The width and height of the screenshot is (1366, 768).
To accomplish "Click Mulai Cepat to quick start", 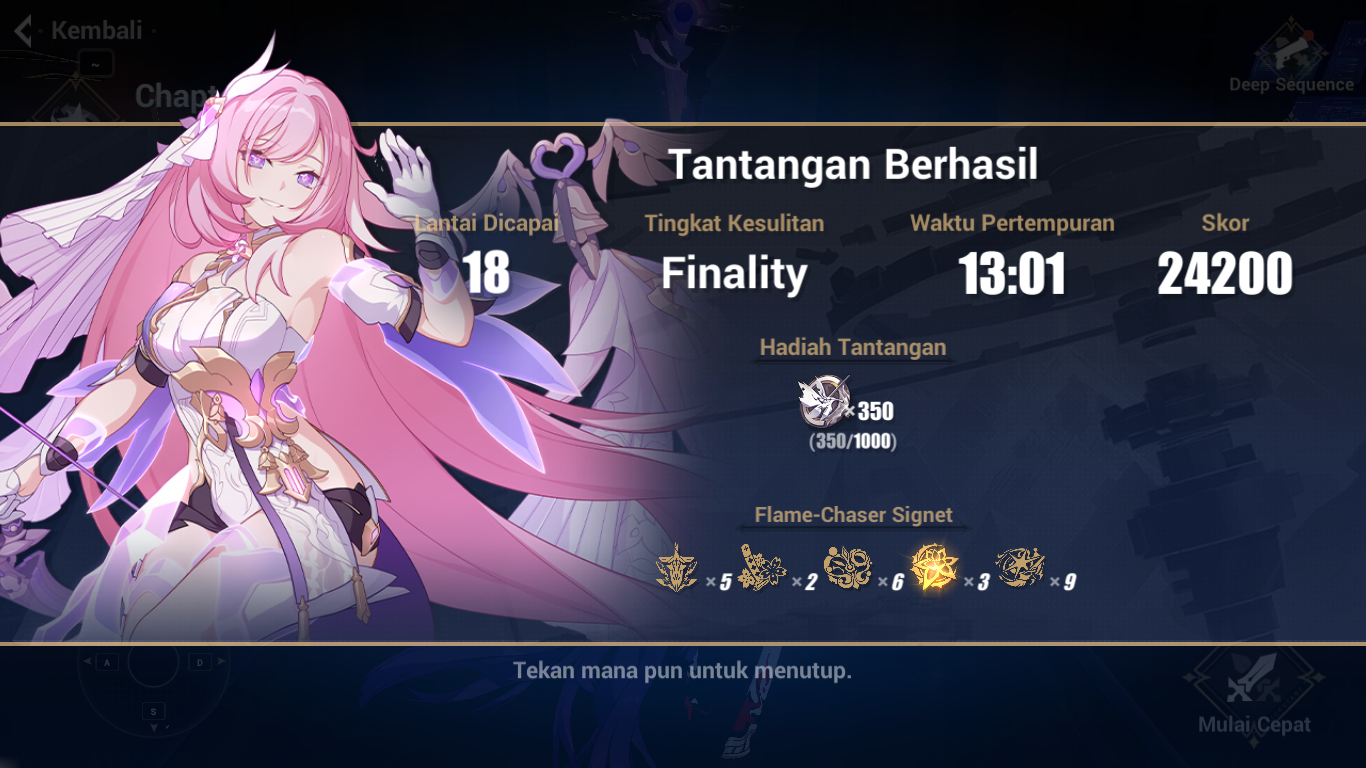I will (x=1253, y=723).
